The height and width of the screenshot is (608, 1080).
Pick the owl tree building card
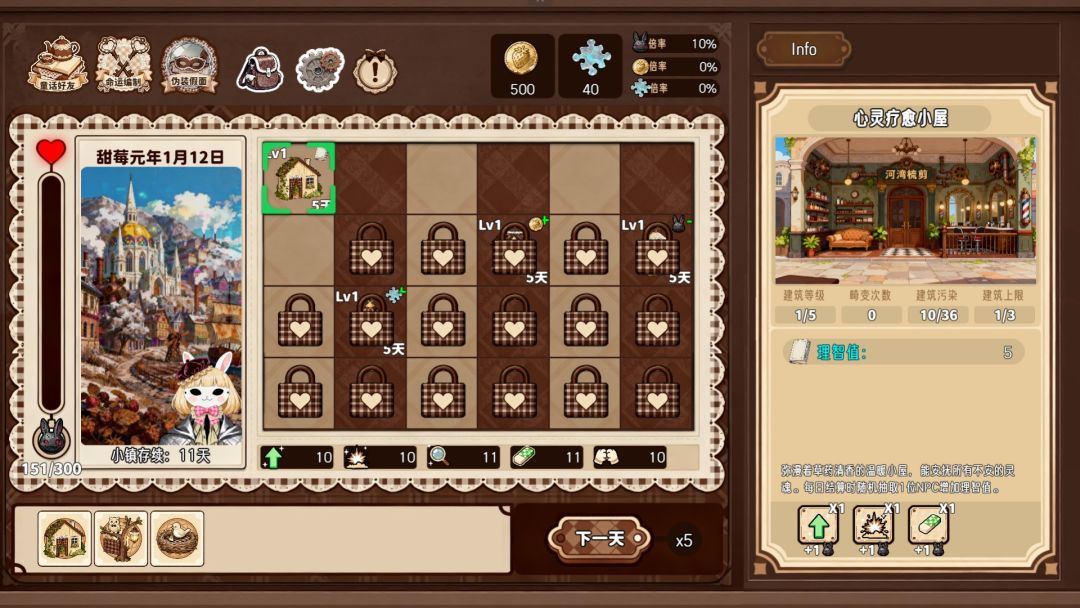[121, 539]
